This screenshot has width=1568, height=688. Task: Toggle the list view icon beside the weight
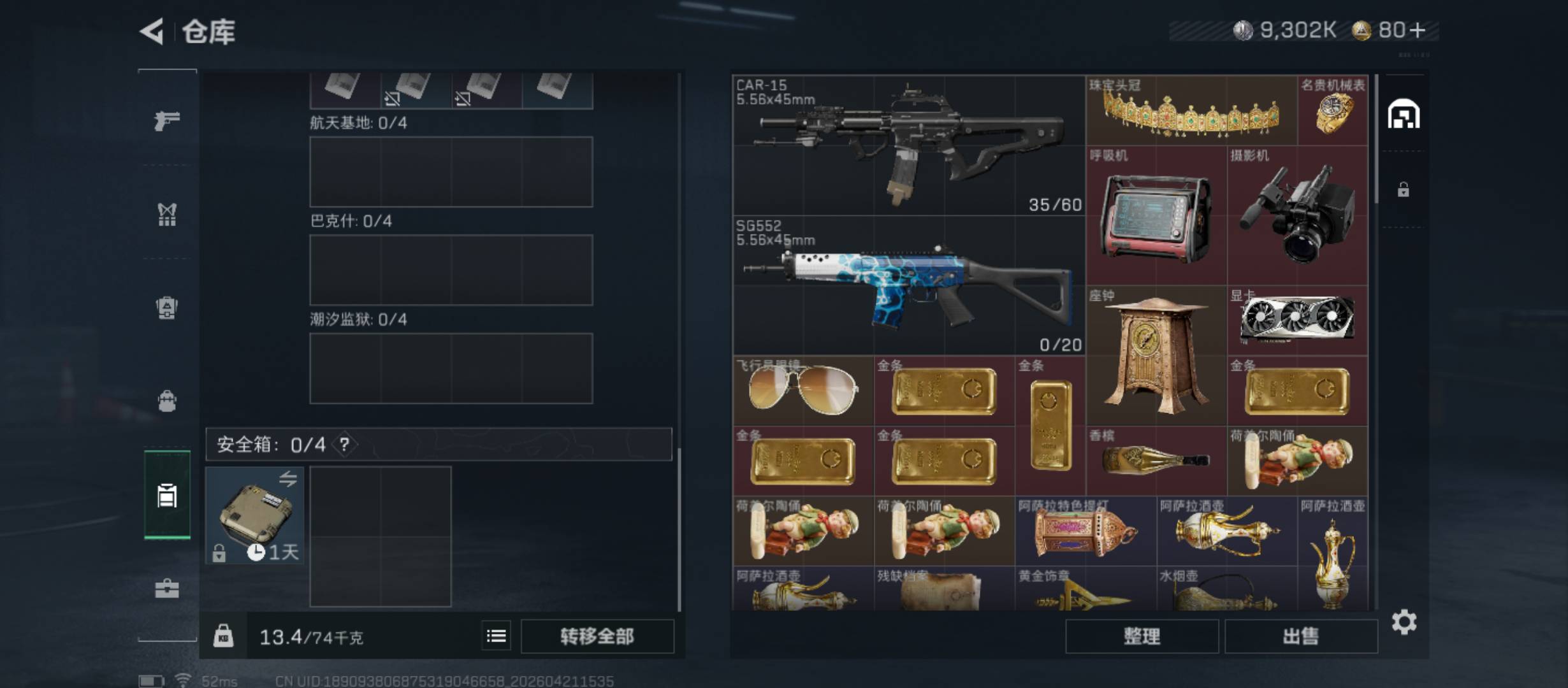pos(496,636)
